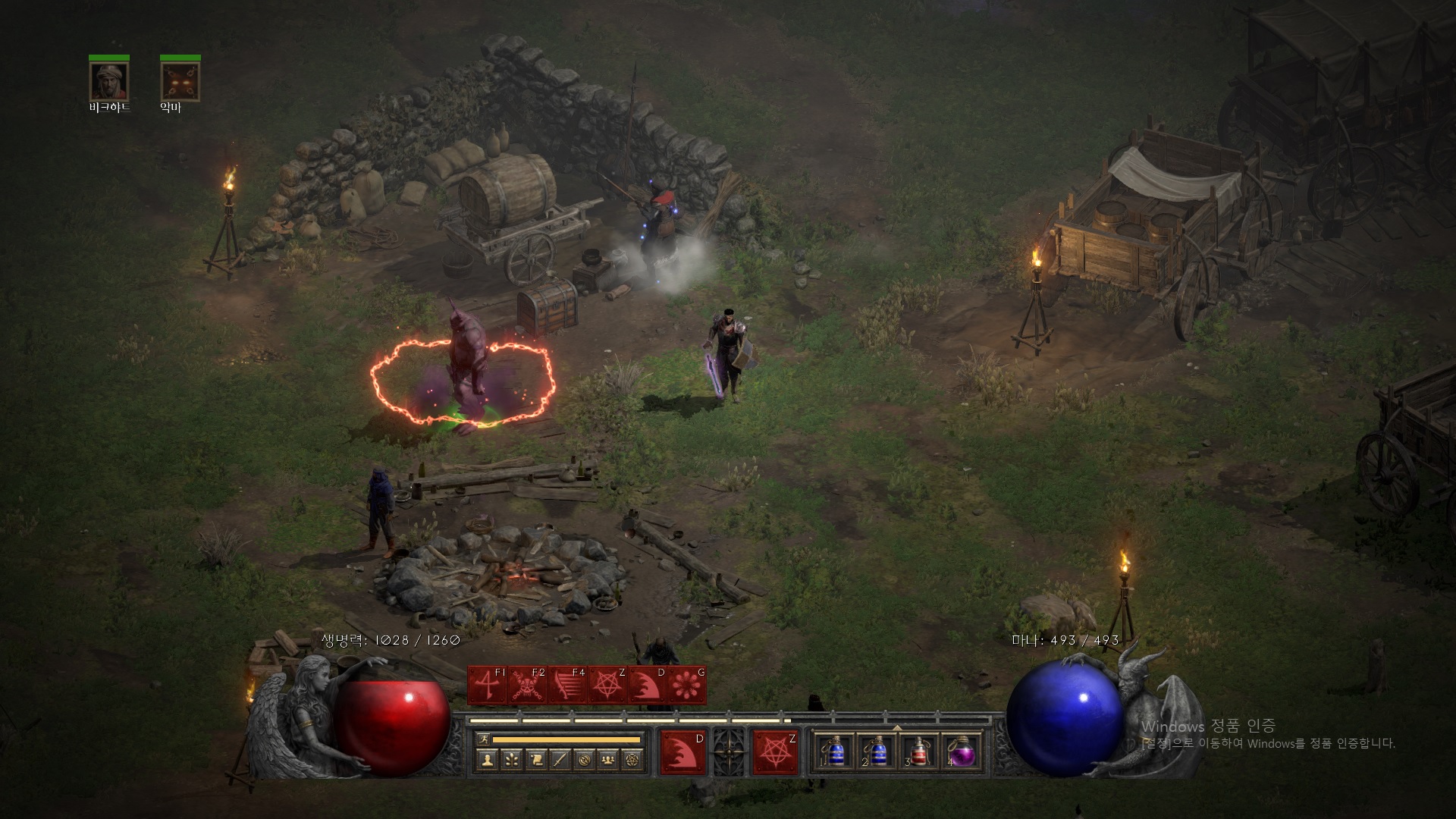
Task: Activate the F2 skull and chains skill
Action: 527,686
